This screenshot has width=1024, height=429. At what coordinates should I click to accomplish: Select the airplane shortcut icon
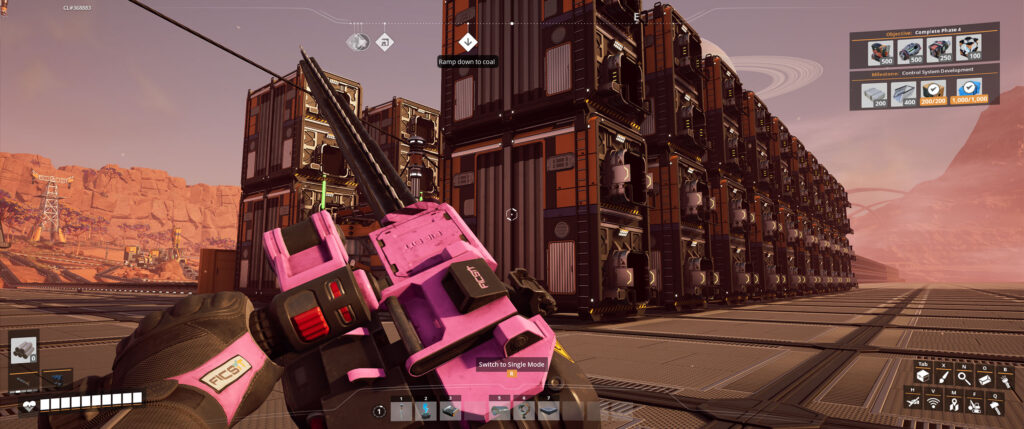(913, 403)
